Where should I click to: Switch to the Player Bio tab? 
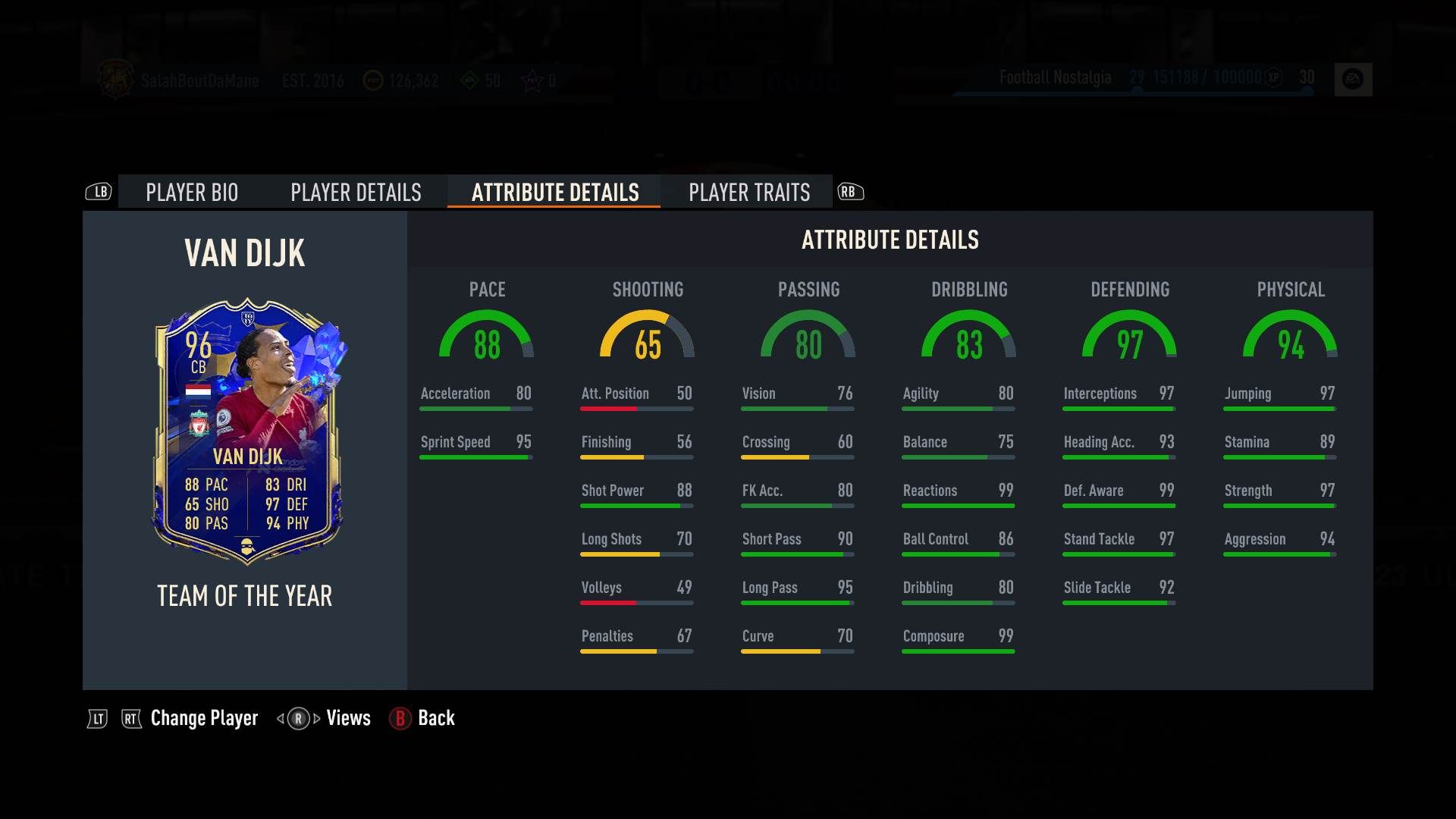(x=192, y=193)
